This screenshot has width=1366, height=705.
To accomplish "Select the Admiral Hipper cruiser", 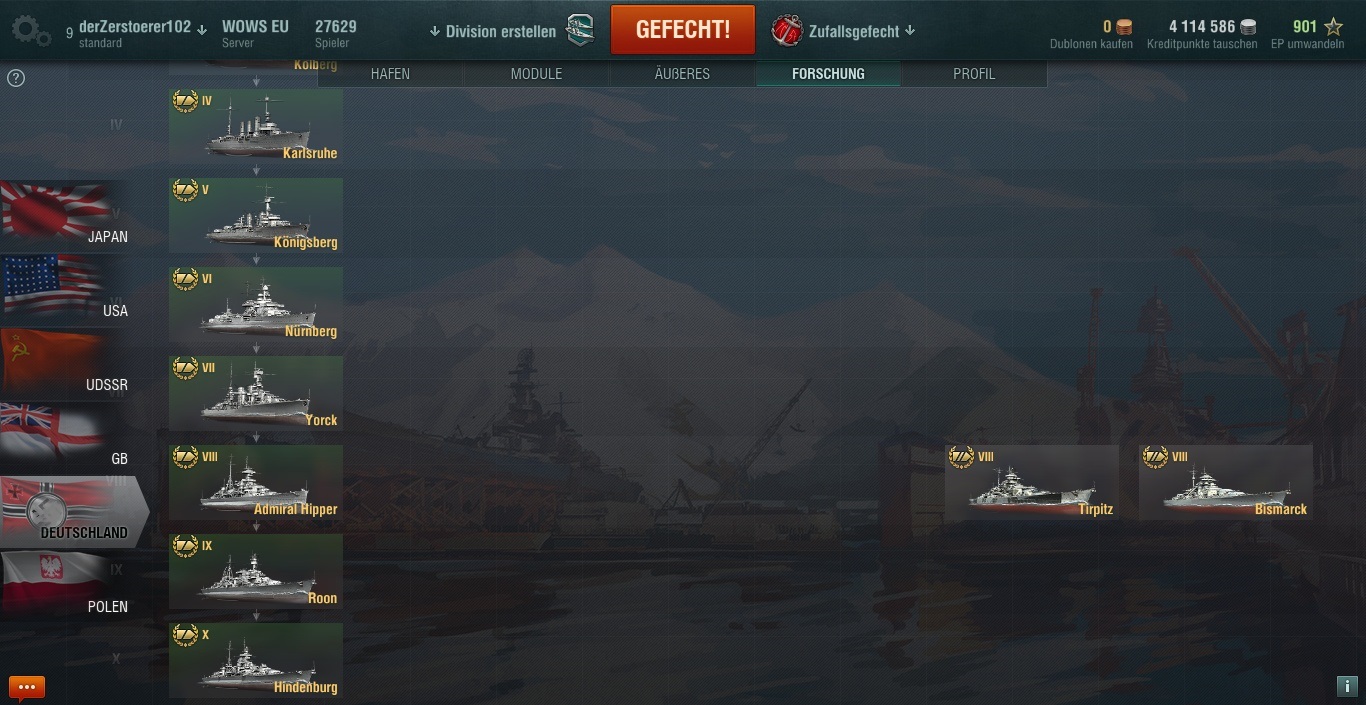I will click(x=256, y=483).
